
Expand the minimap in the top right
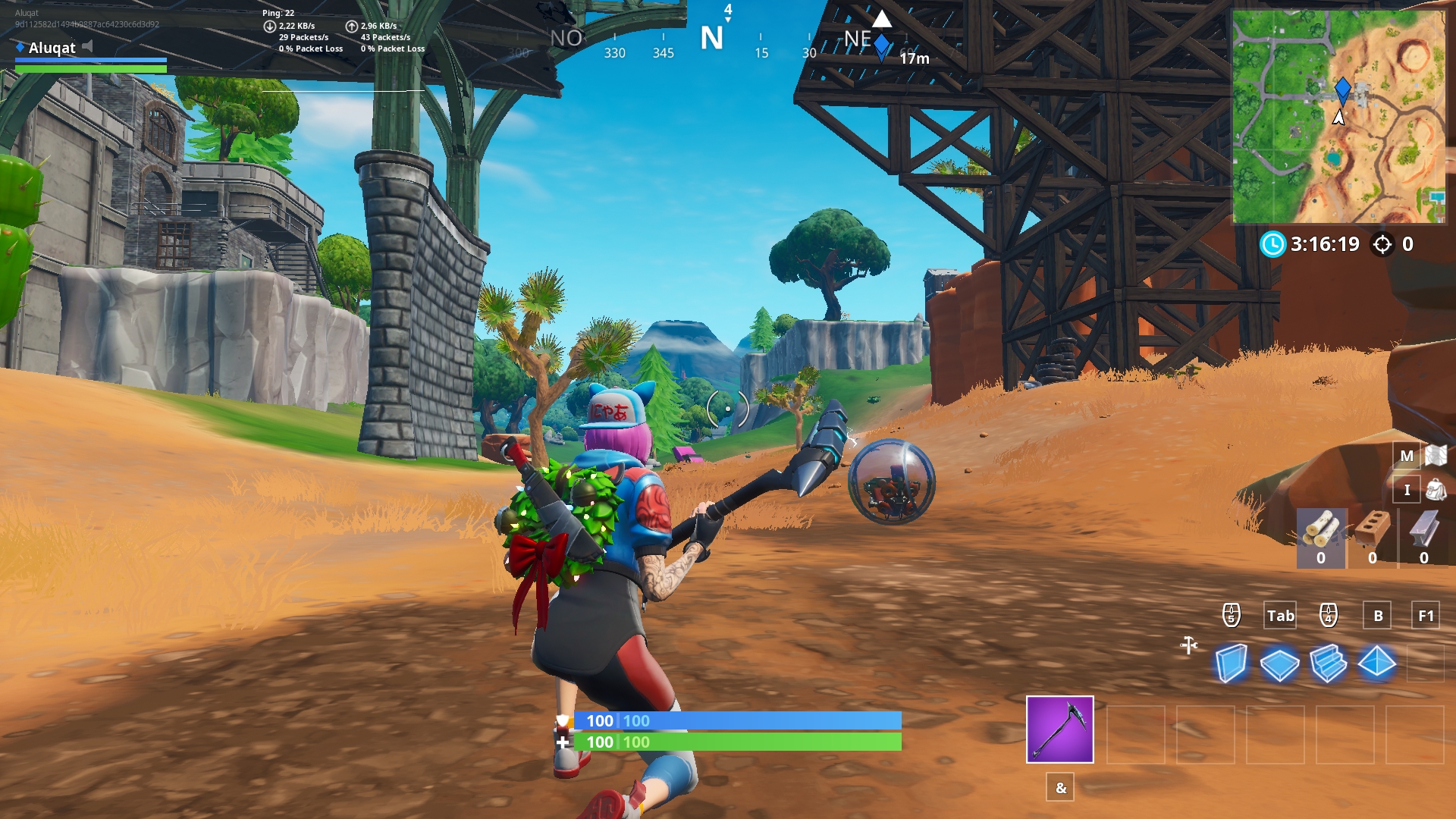click(x=1361, y=114)
